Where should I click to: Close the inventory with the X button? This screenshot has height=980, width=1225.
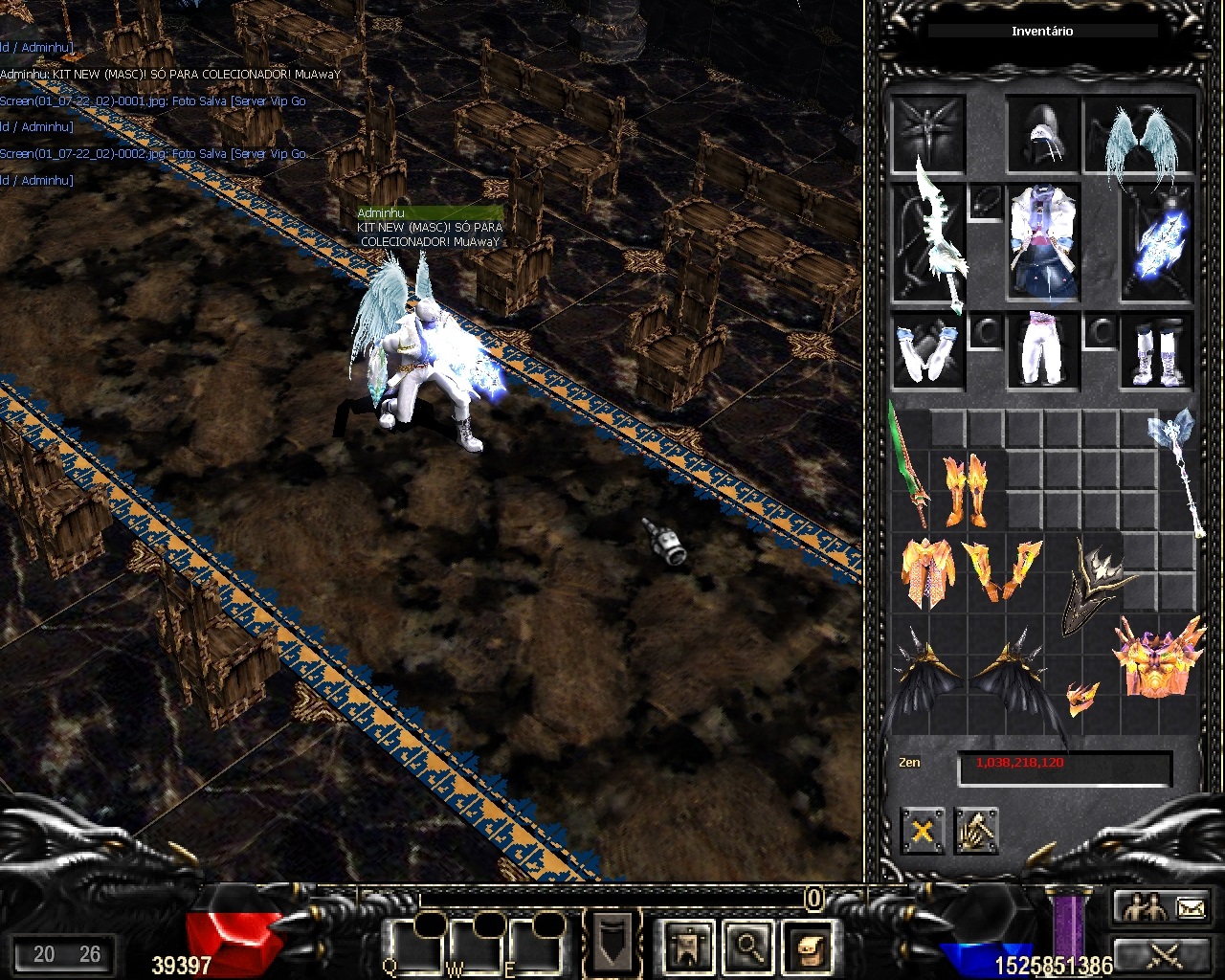(x=922, y=831)
